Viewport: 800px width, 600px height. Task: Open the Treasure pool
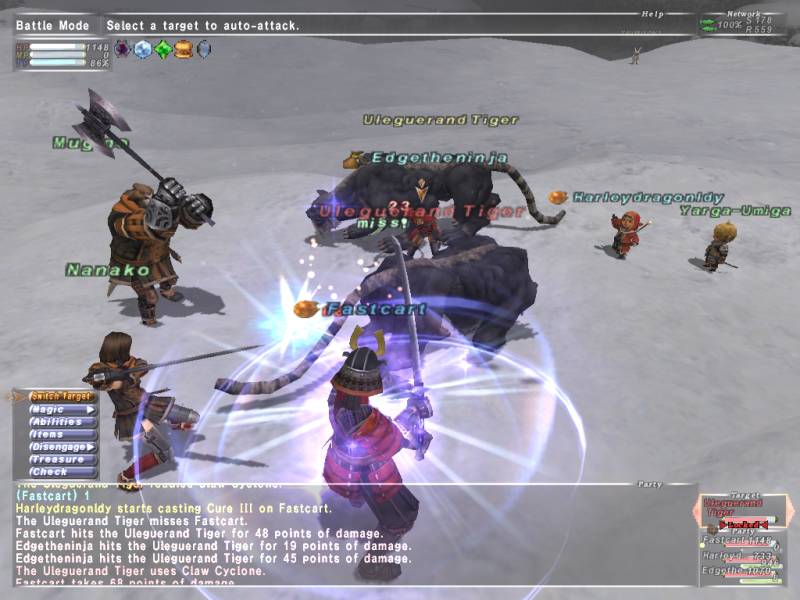(x=60, y=459)
